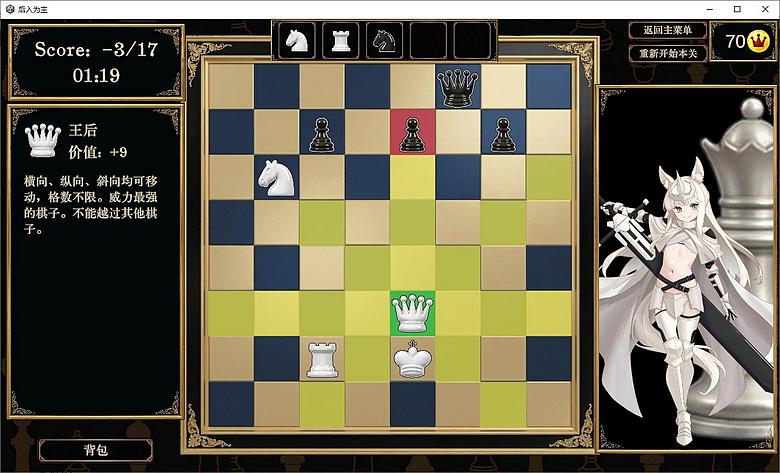Viewport: 780px width, 473px height.
Task: Open the 背包 backpack
Action: click(x=96, y=450)
